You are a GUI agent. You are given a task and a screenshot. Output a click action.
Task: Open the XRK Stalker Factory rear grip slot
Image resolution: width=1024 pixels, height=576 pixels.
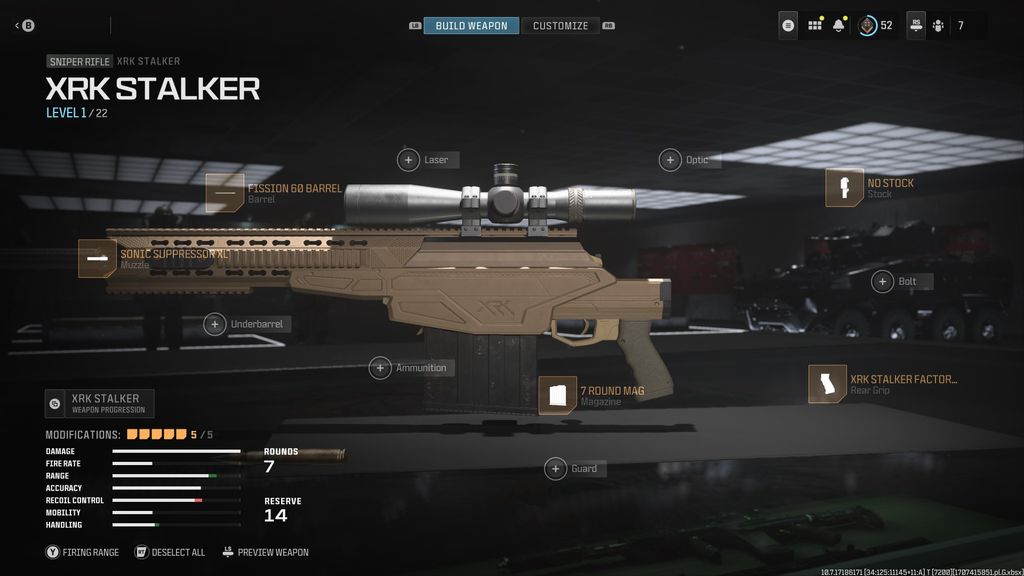coord(828,385)
